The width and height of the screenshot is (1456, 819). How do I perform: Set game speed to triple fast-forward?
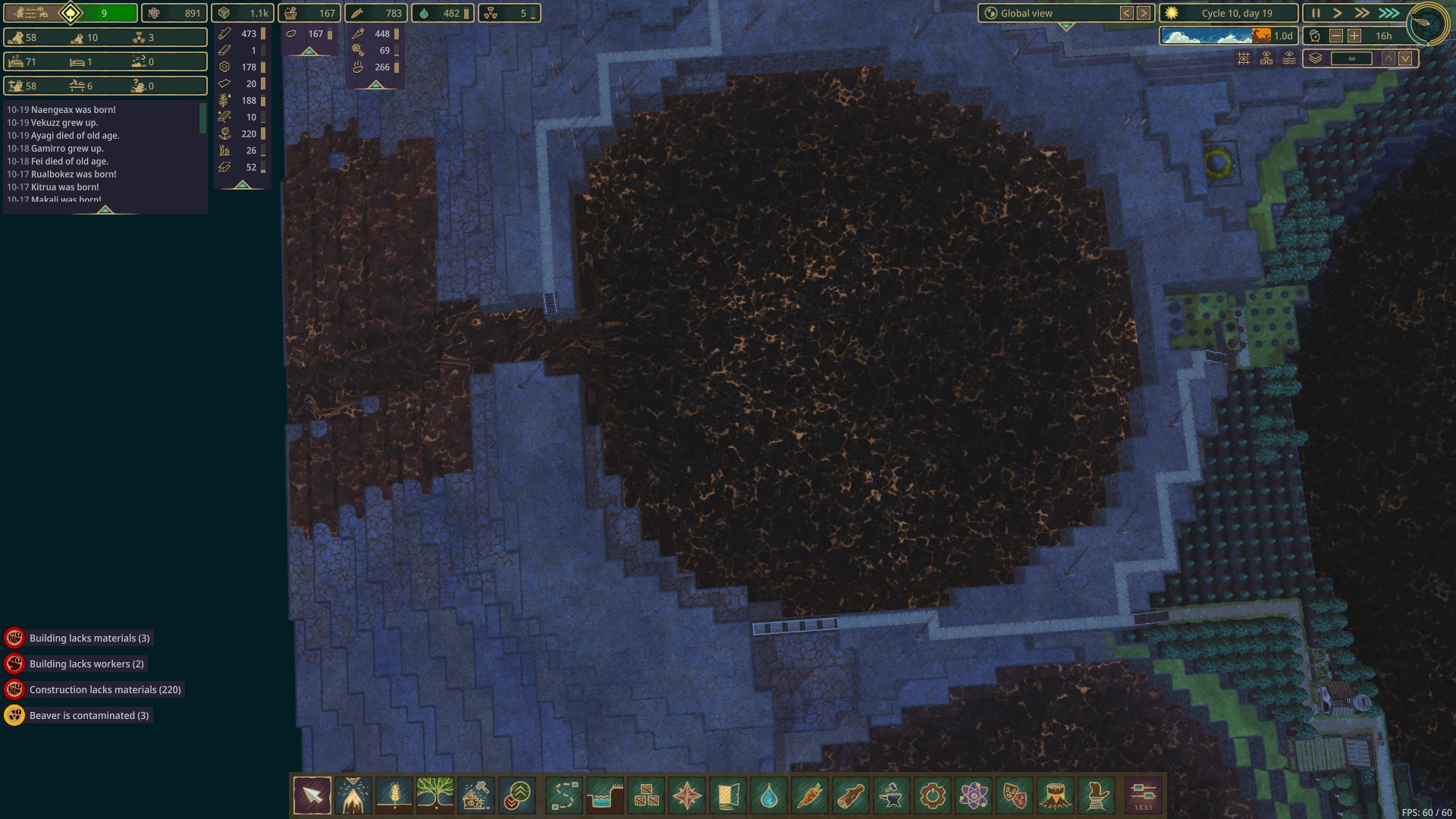tap(1389, 13)
